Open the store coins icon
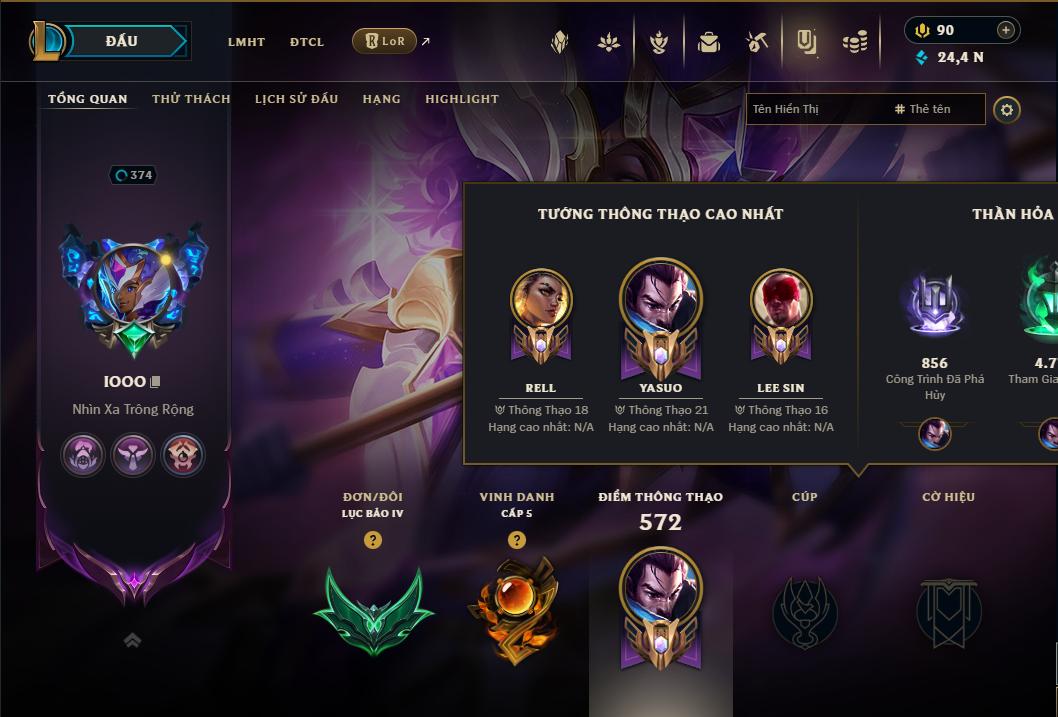The image size is (1058, 717). [854, 42]
